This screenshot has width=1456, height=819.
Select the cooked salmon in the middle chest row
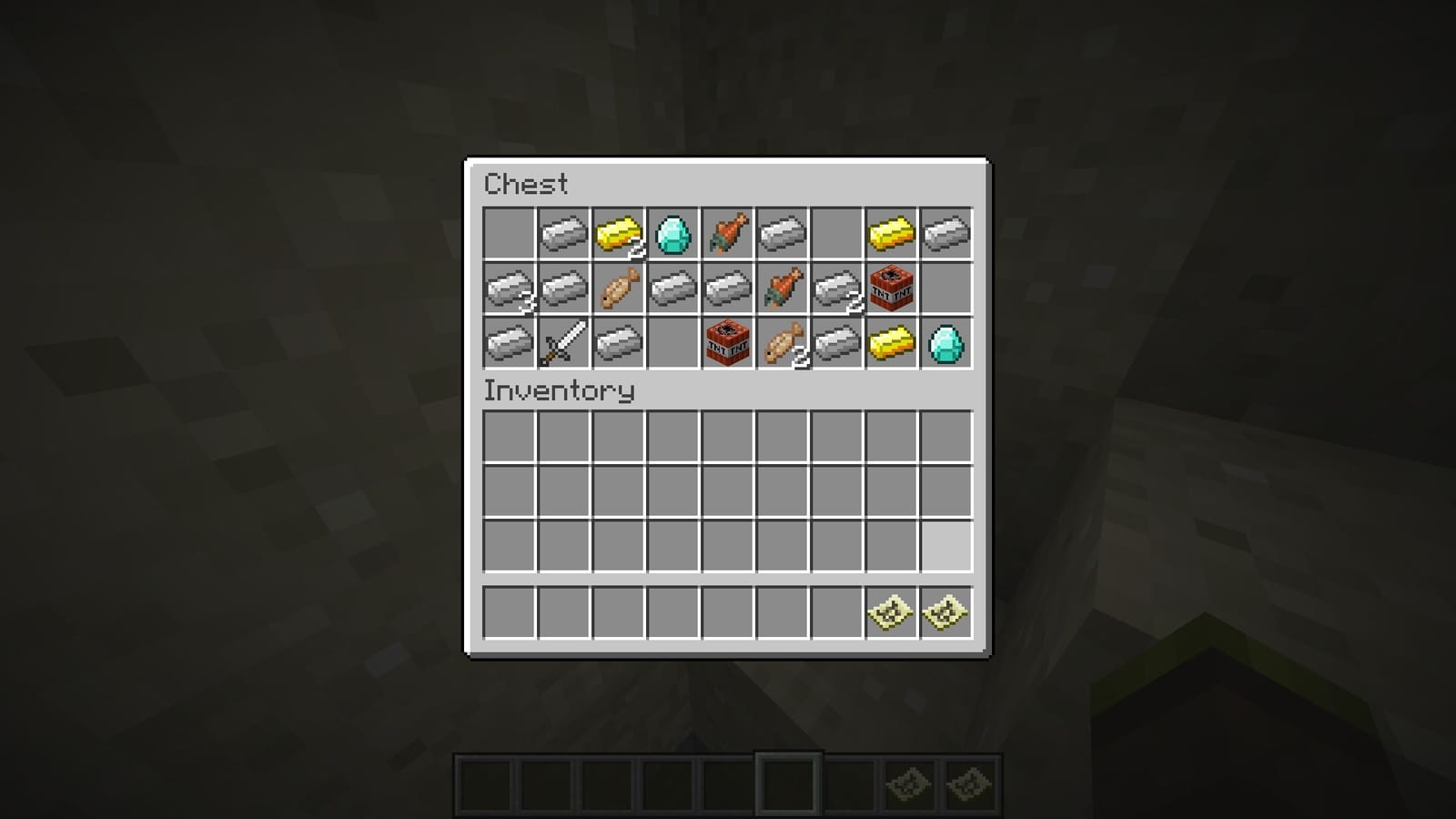[x=782, y=289]
